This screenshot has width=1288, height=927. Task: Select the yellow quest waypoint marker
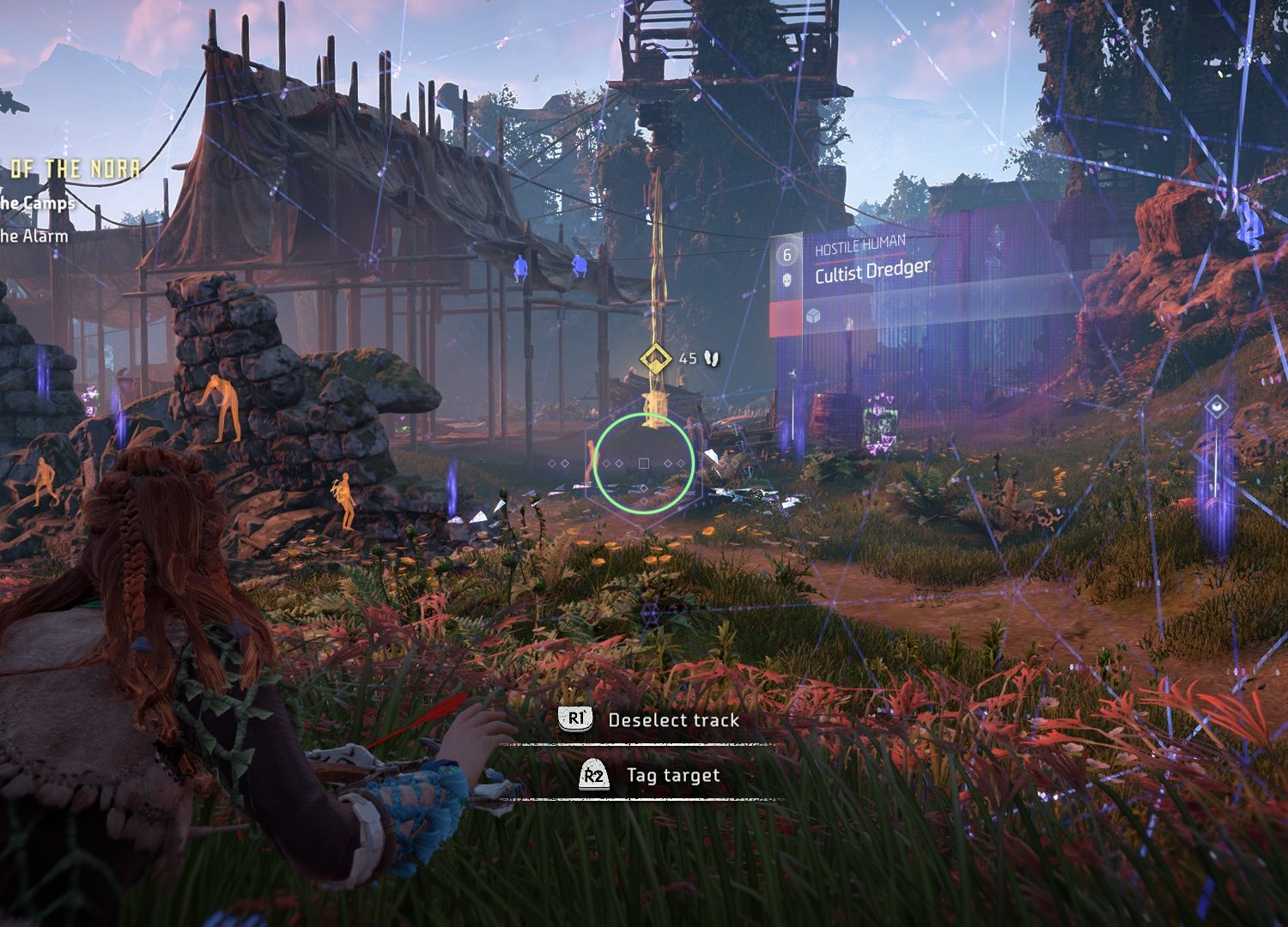click(657, 357)
